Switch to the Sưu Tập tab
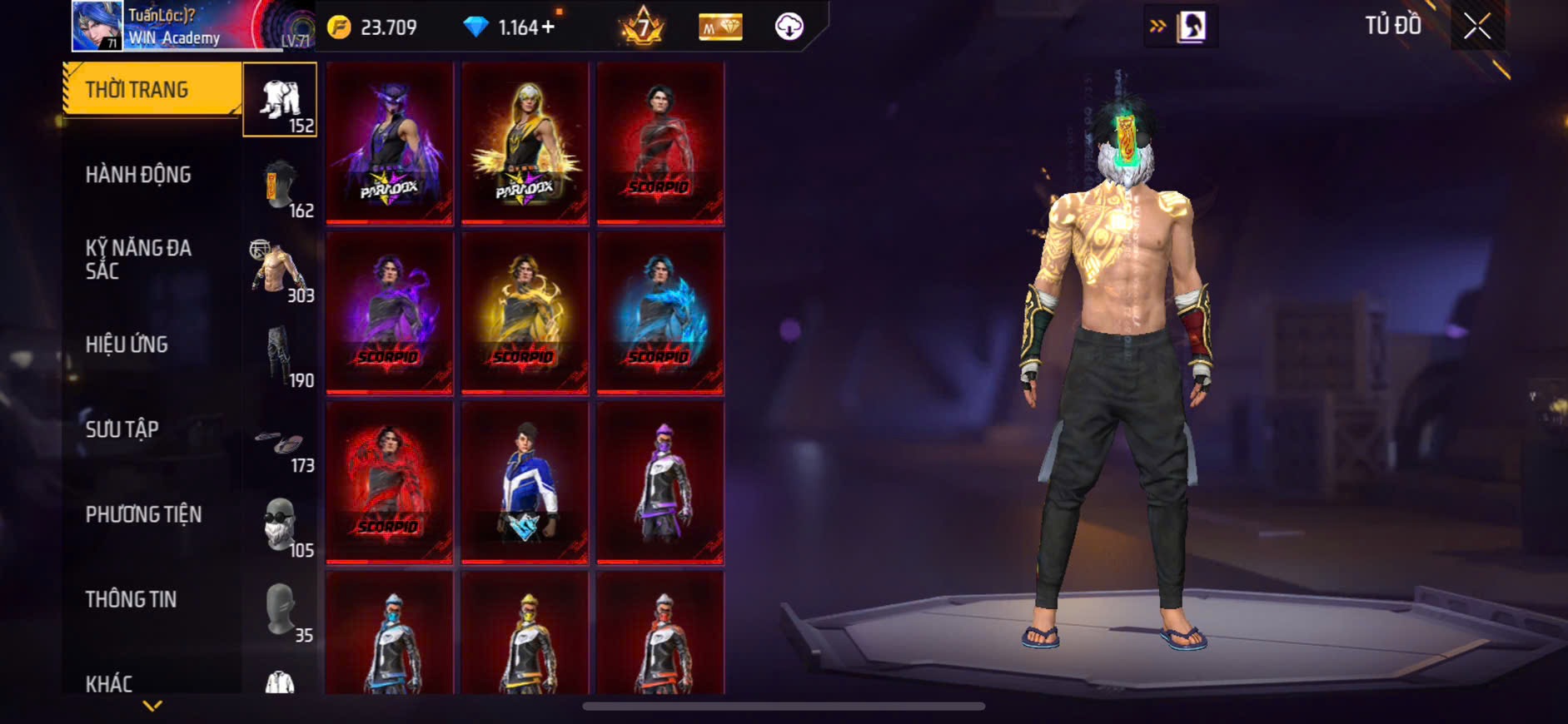This screenshot has width=1568, height=724. click(122, 429)
